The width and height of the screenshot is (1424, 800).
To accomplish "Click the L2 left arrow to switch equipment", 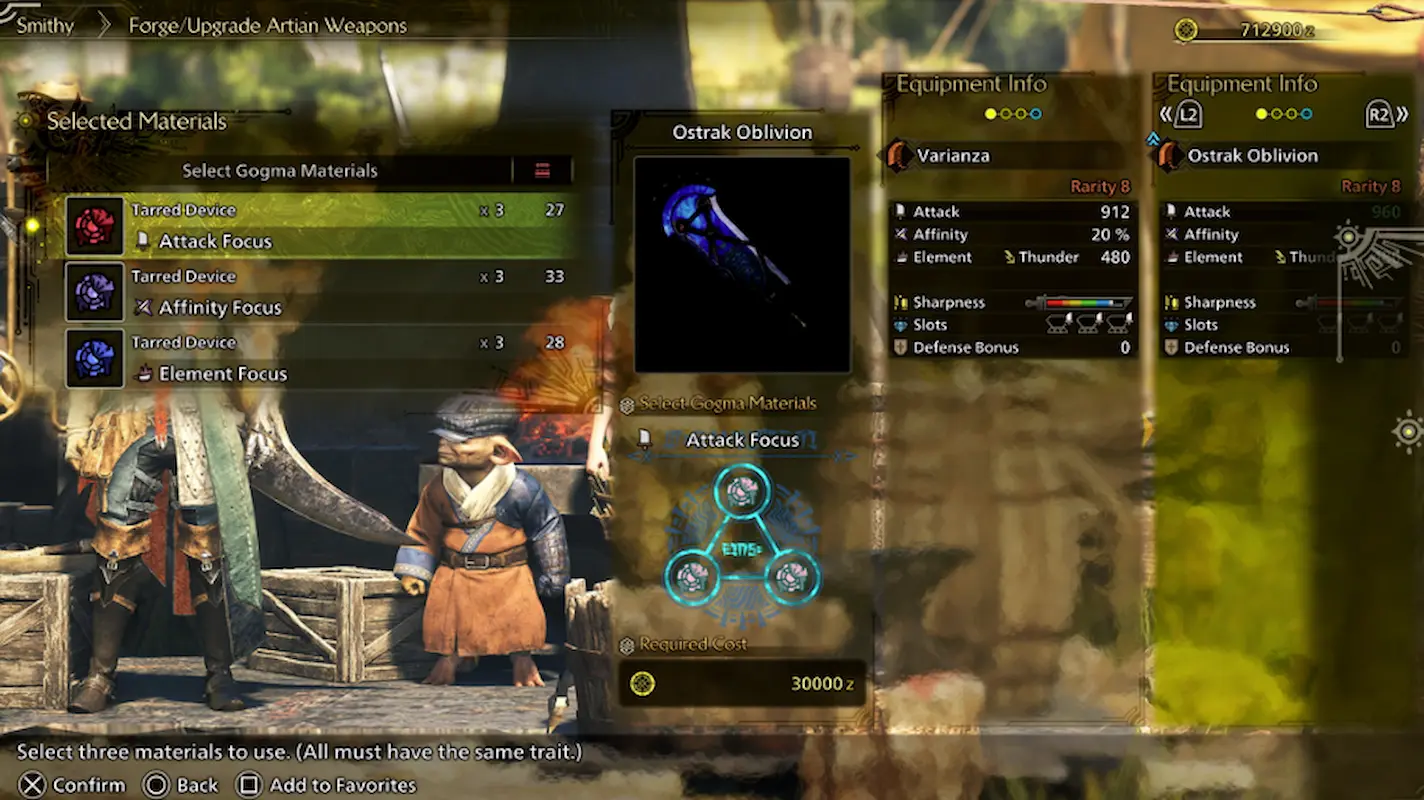I will 1184,114.
